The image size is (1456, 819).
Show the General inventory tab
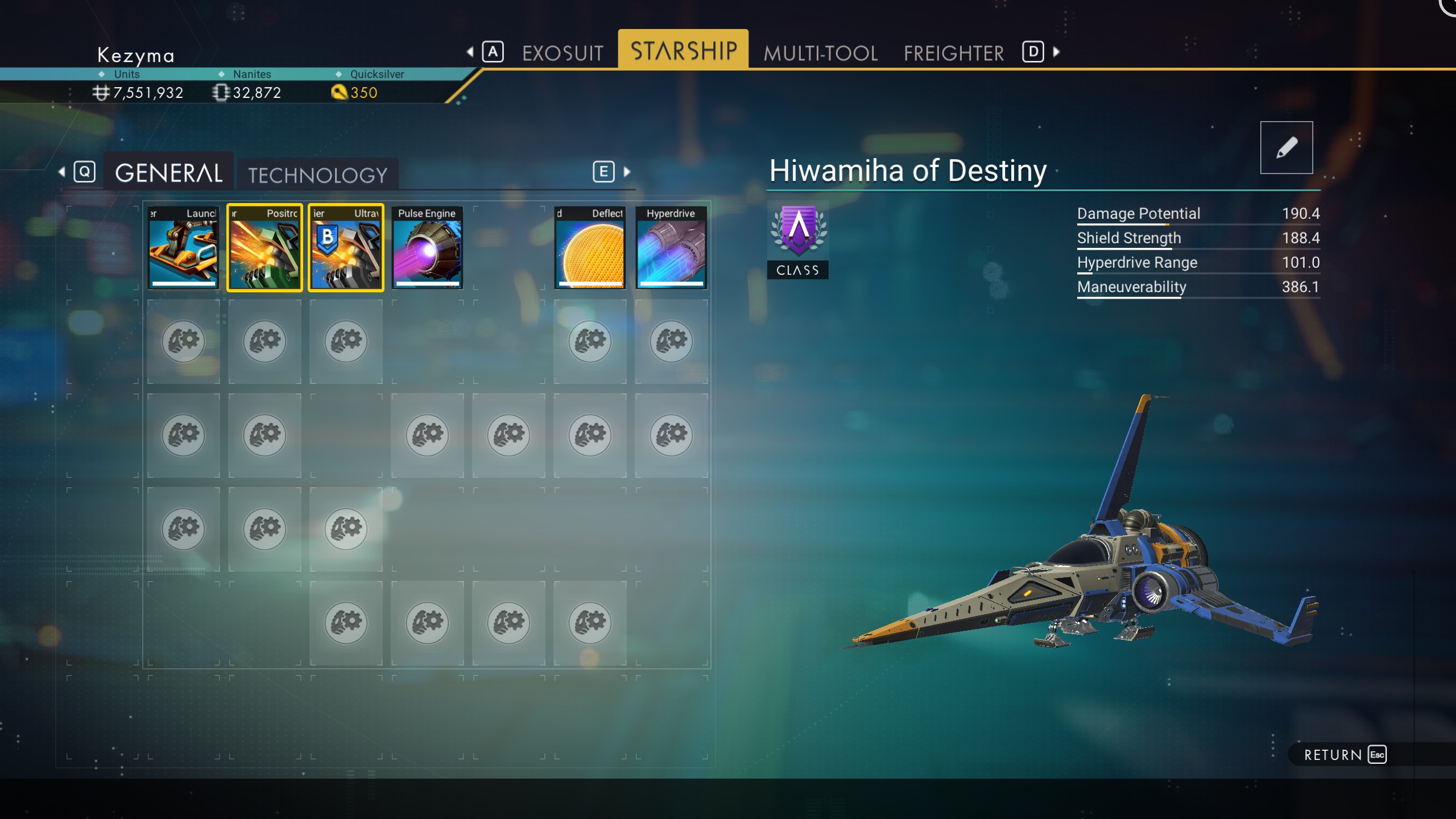click(x=168, y=173)
